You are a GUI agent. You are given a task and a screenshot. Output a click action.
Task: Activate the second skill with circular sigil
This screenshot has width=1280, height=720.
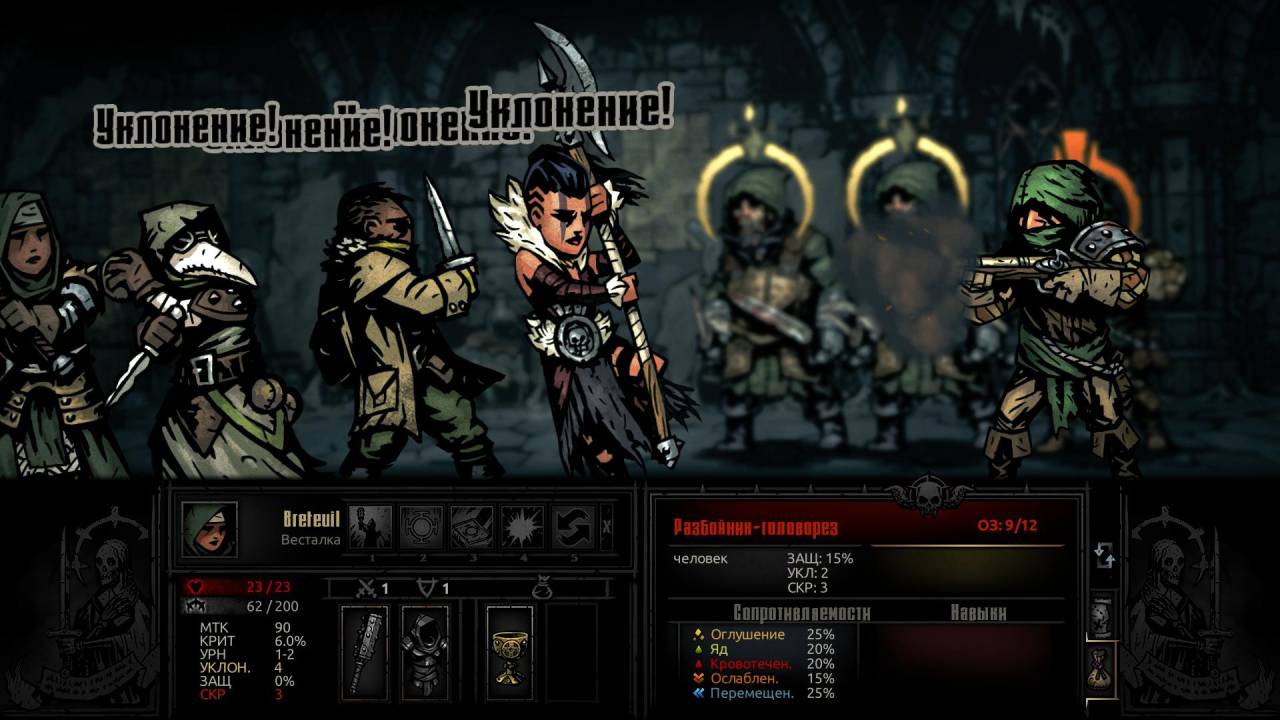click(x=421, y=527)
